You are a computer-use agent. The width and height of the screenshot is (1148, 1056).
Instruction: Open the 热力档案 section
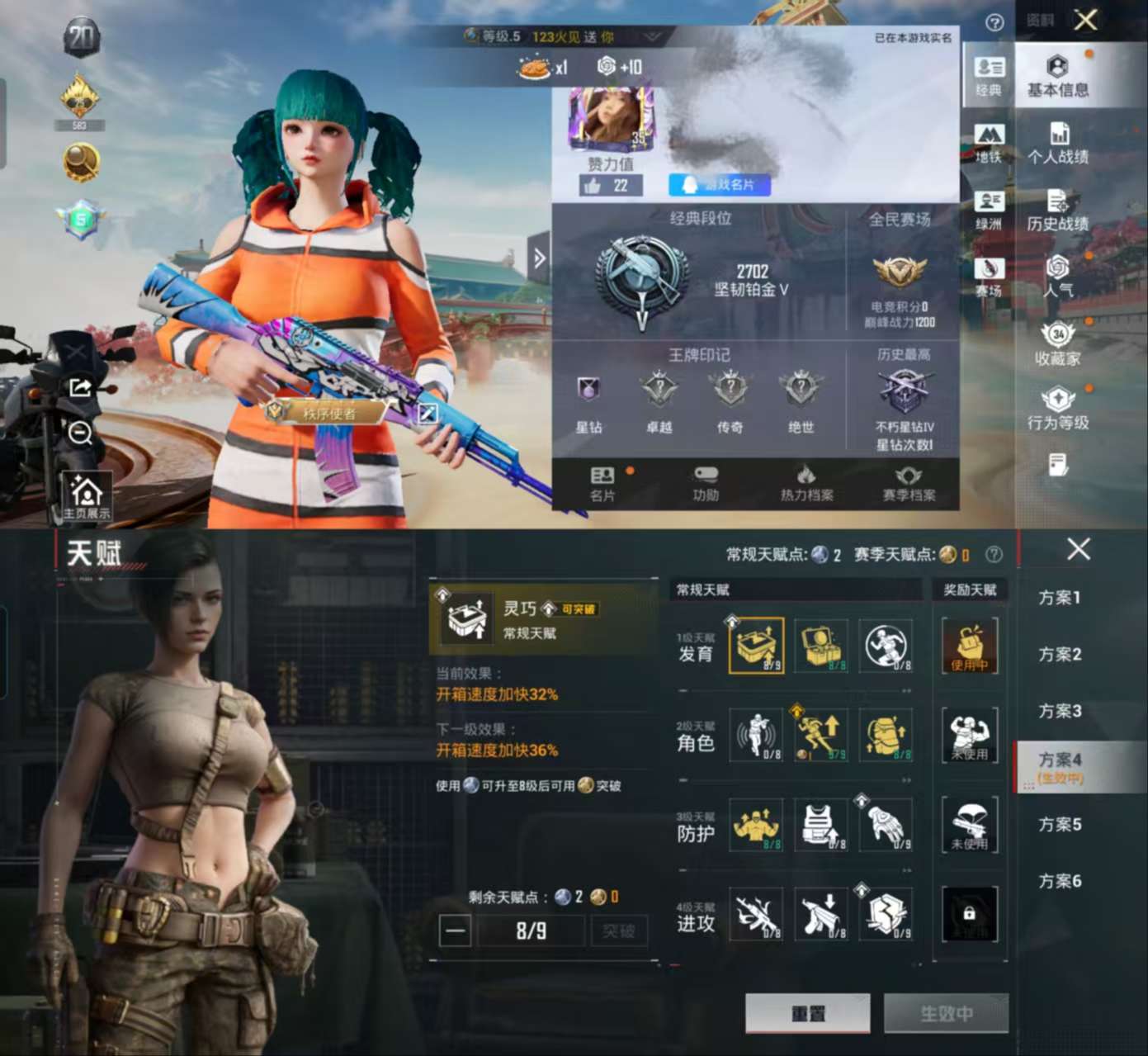(x=806, y=483)
